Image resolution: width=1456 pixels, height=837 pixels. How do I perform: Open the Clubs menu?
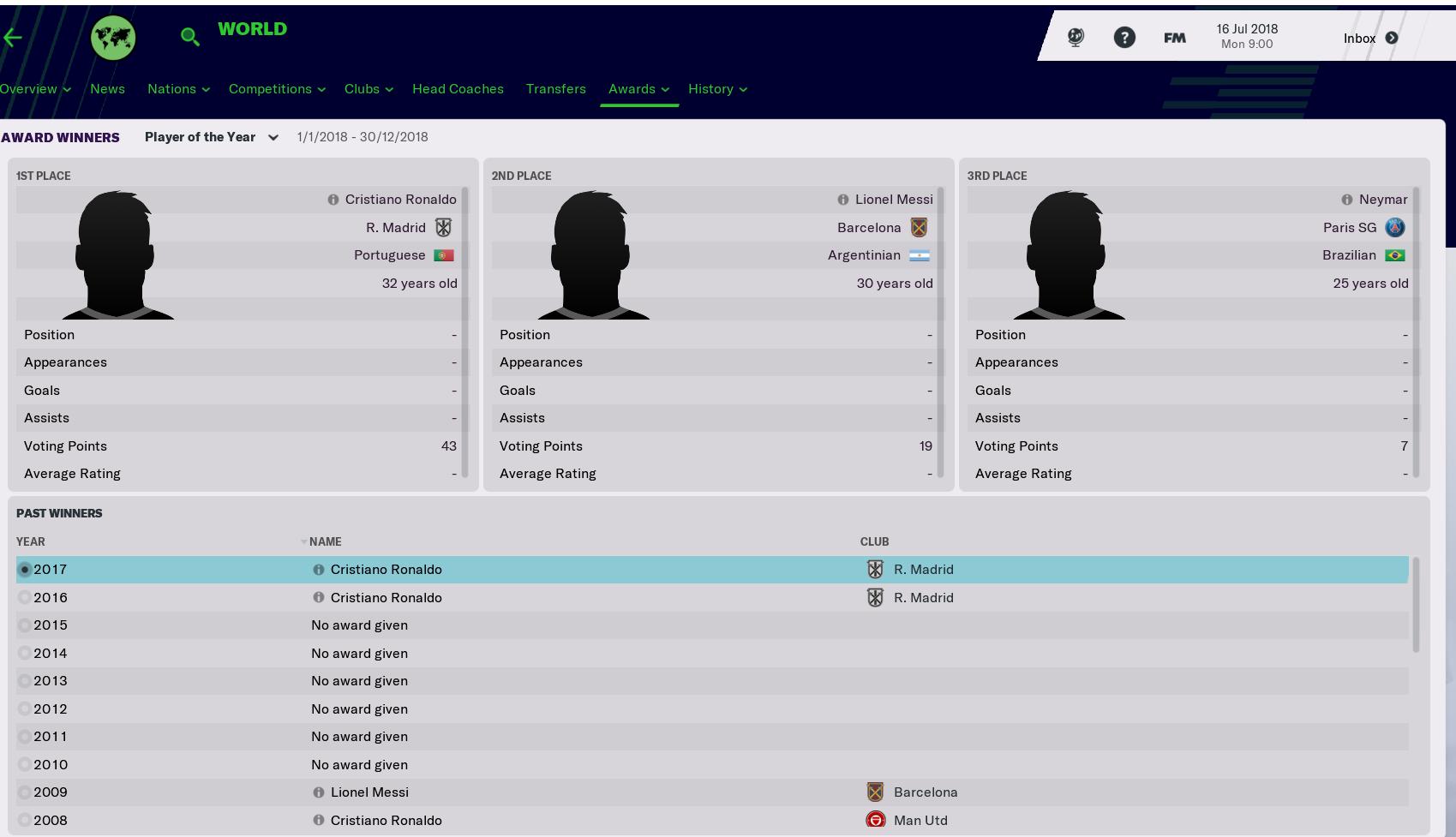(368, 89)
